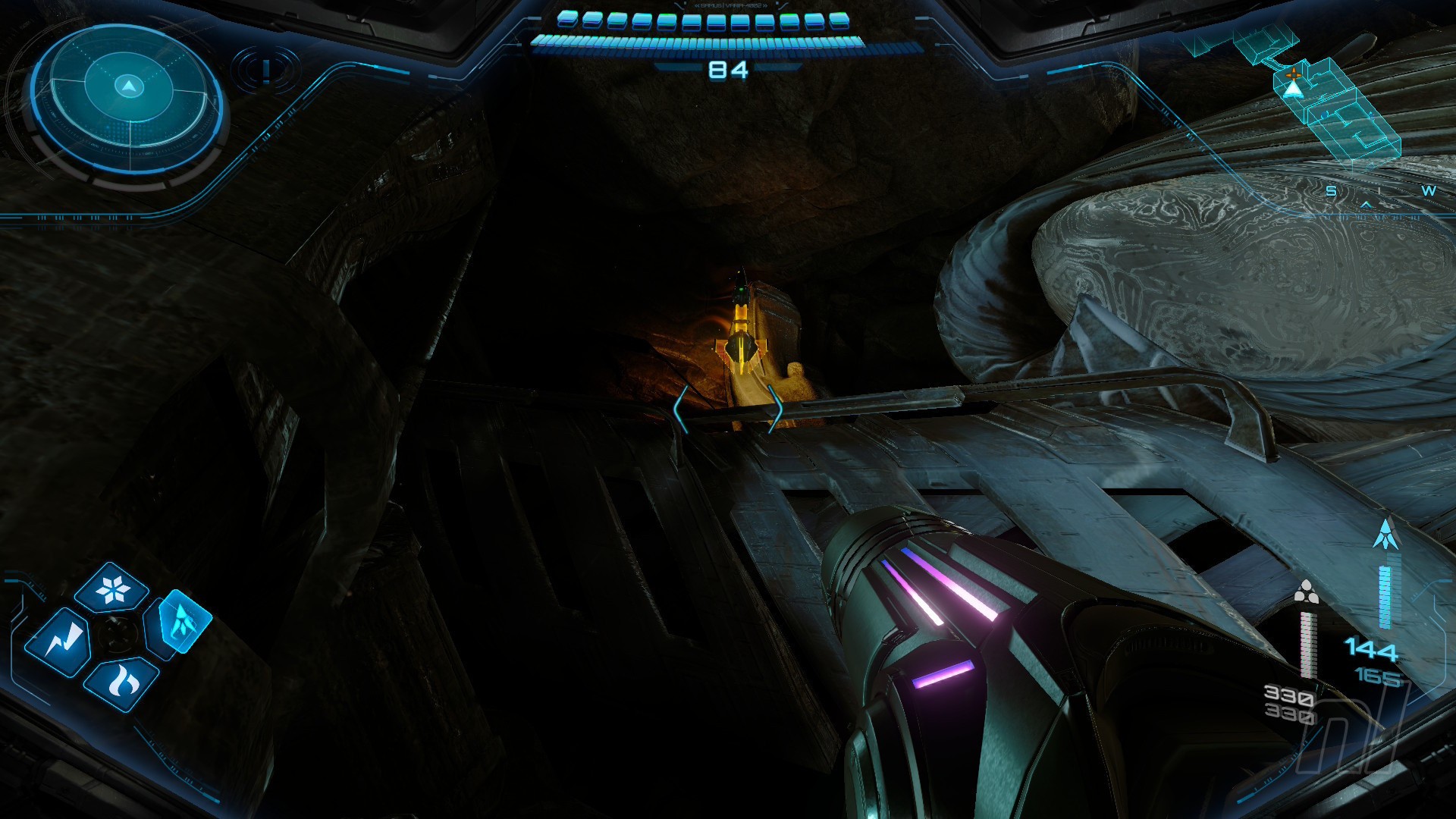Click the missile icon above the ammo gauge
The image size is (1456, 819).
click(x=1385, y=534)
